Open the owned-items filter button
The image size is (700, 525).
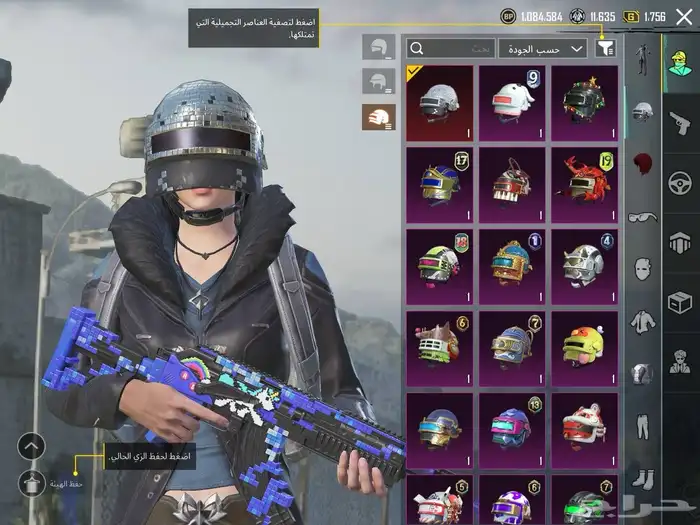605,48
